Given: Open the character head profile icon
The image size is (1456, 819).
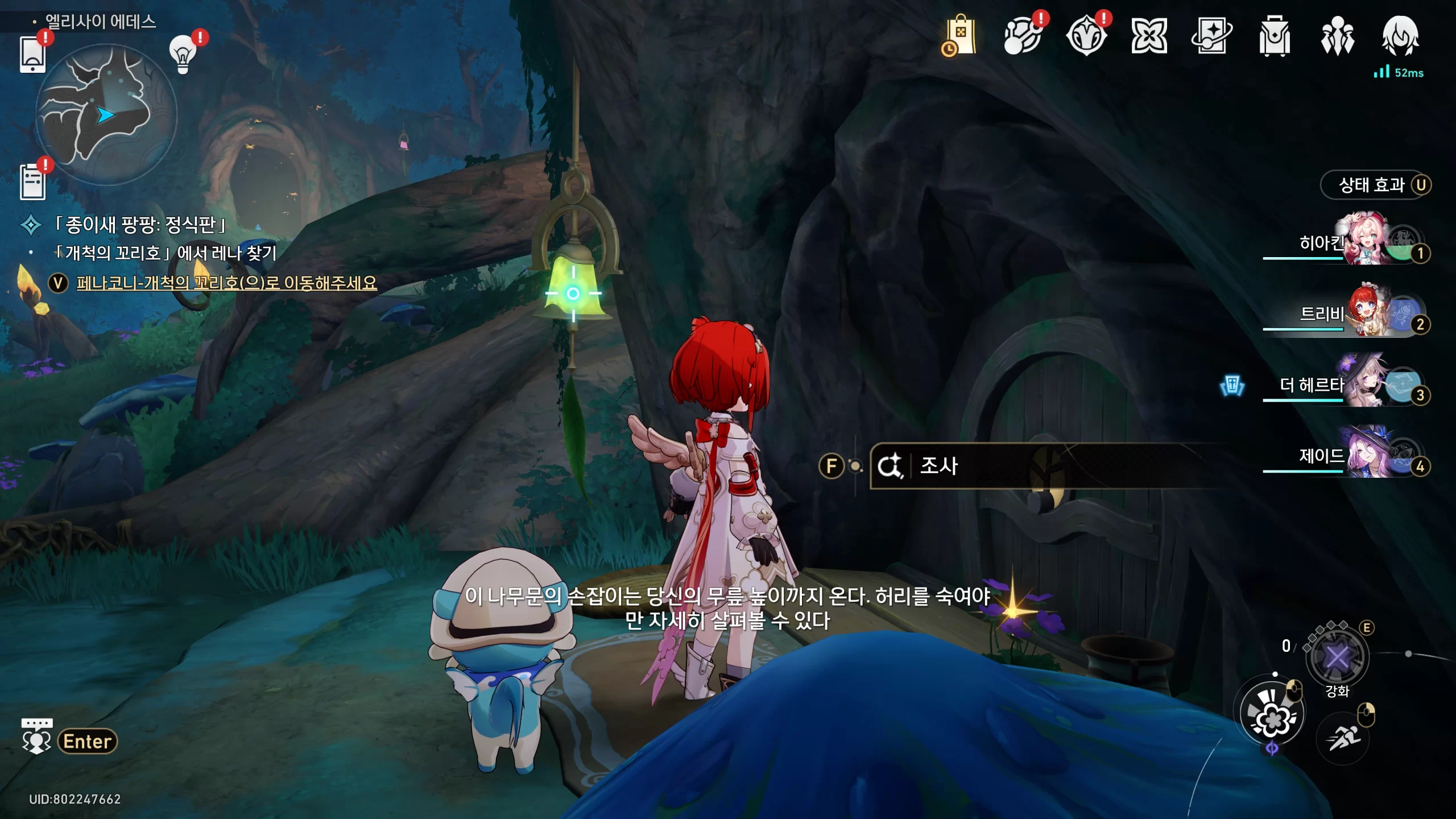Looking at the screenshot, I should tap(1400, 36).
